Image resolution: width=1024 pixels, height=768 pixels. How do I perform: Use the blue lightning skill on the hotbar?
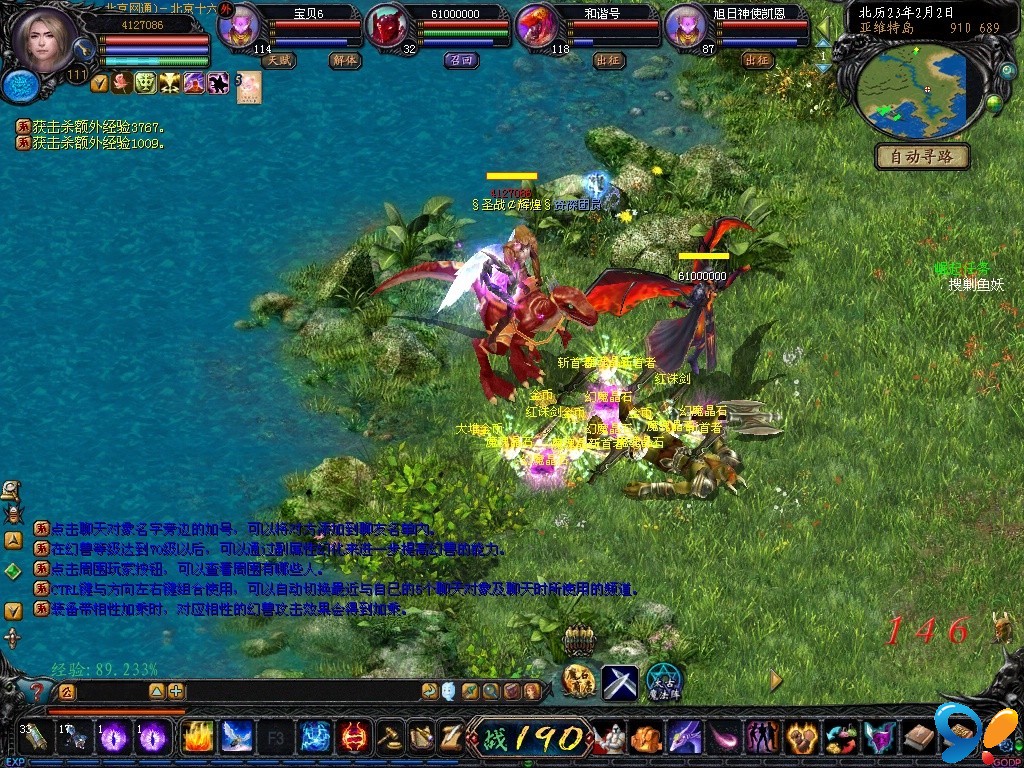(x=315, y=738)
